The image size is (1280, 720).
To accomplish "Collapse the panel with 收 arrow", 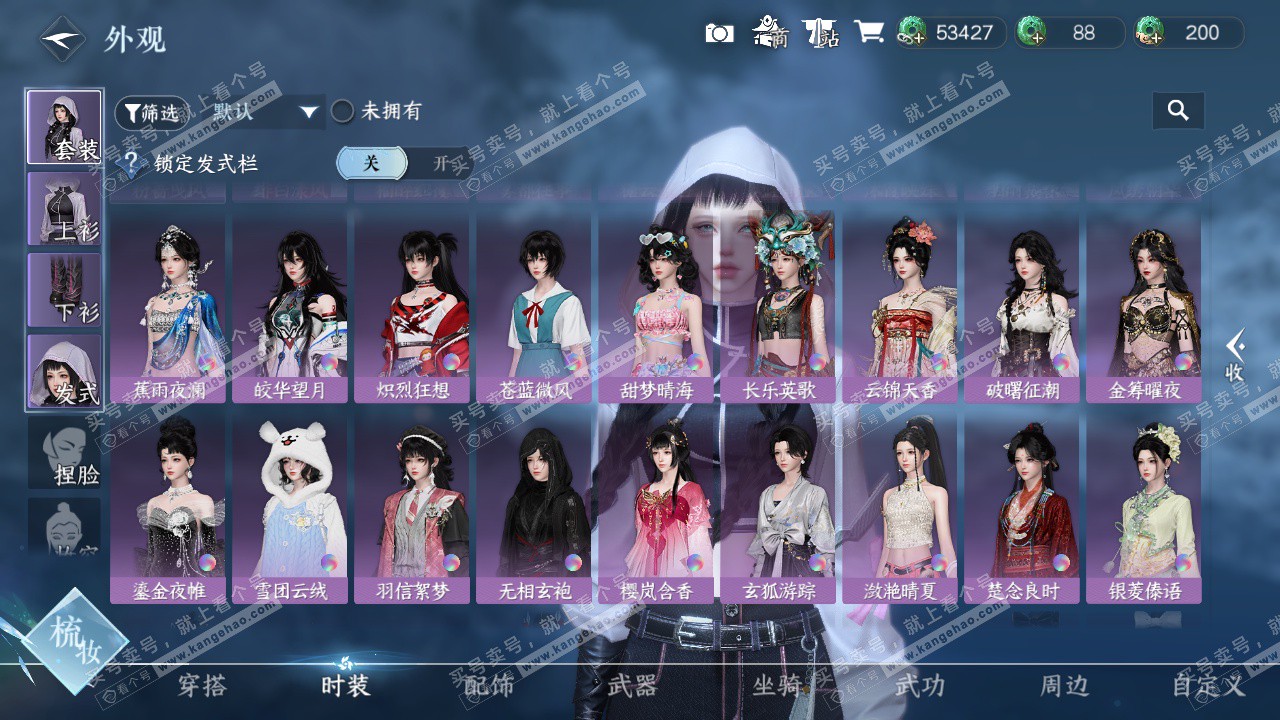I will coord(1236,354).
